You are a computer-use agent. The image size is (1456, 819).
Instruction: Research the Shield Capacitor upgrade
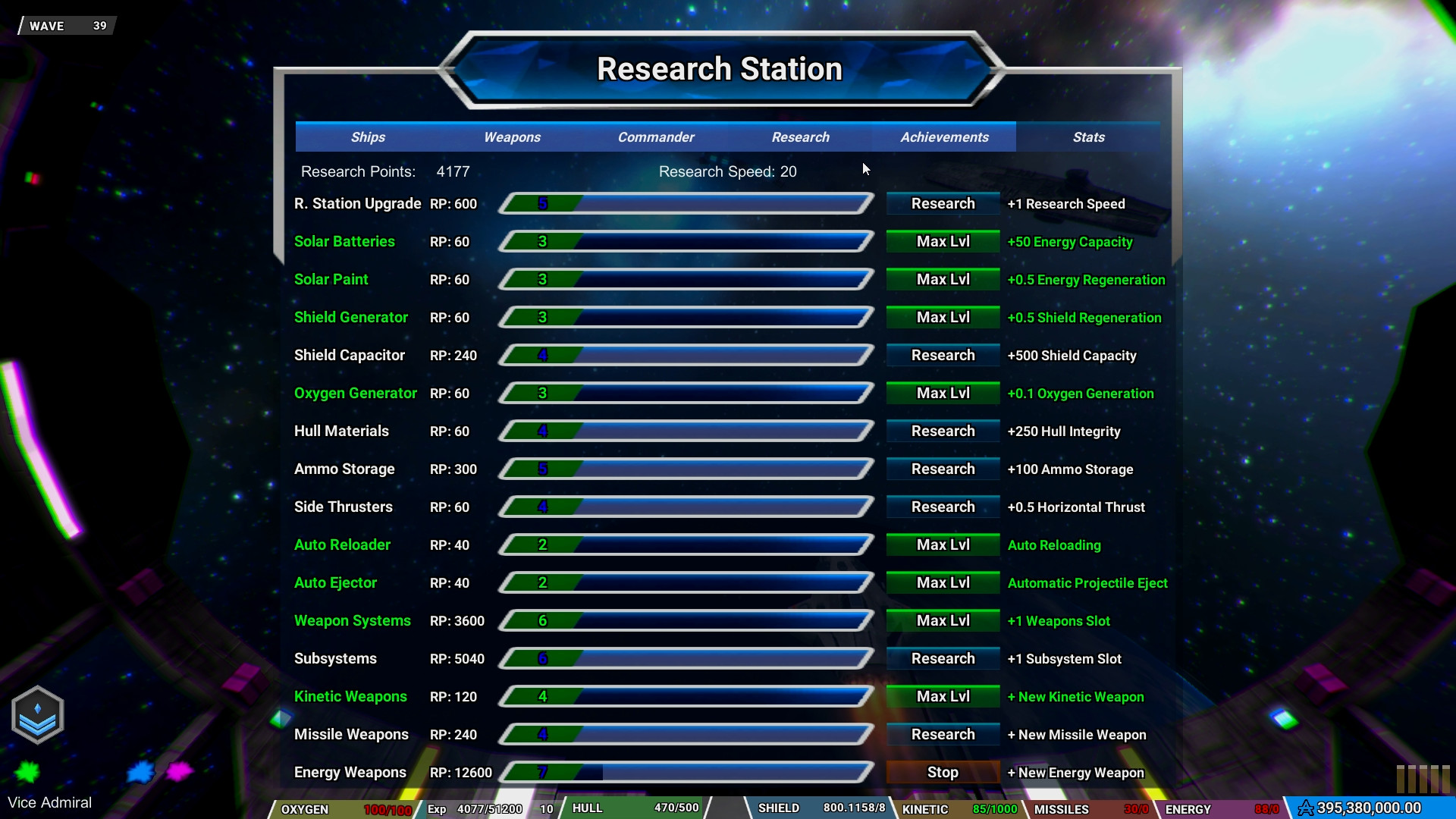(x=942, y=355)
